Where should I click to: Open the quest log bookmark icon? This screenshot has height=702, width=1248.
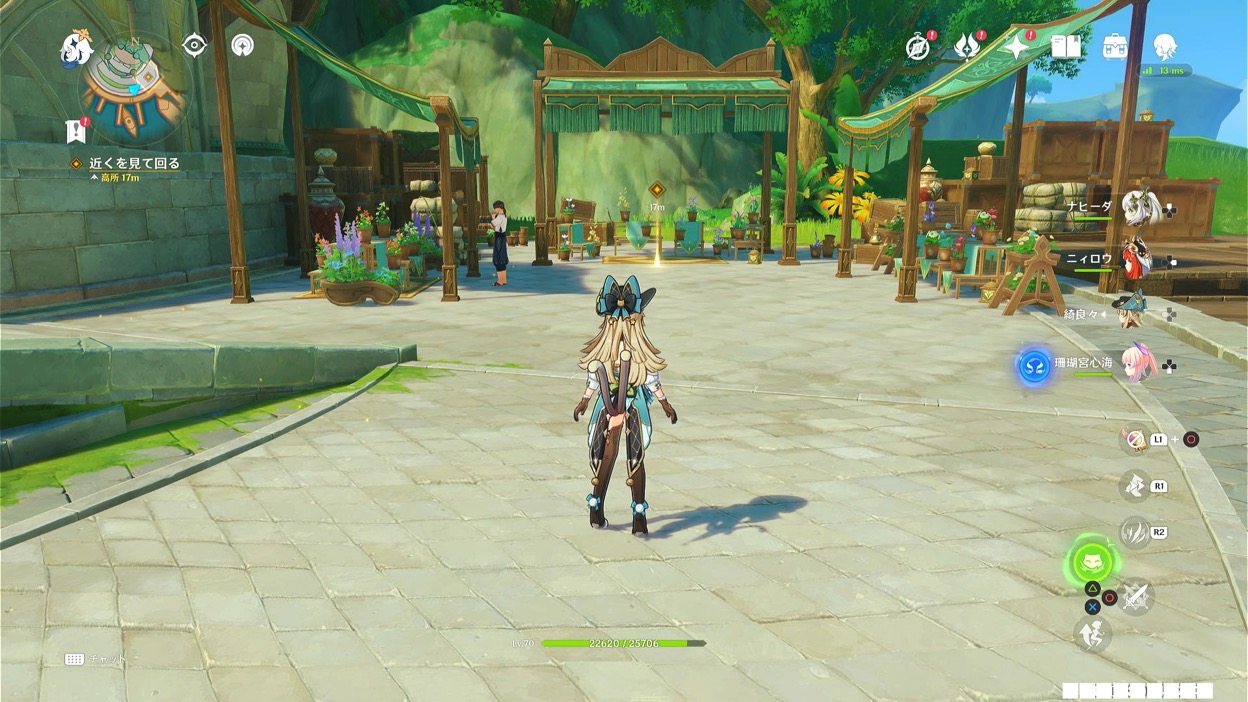(x=76, y=130)
